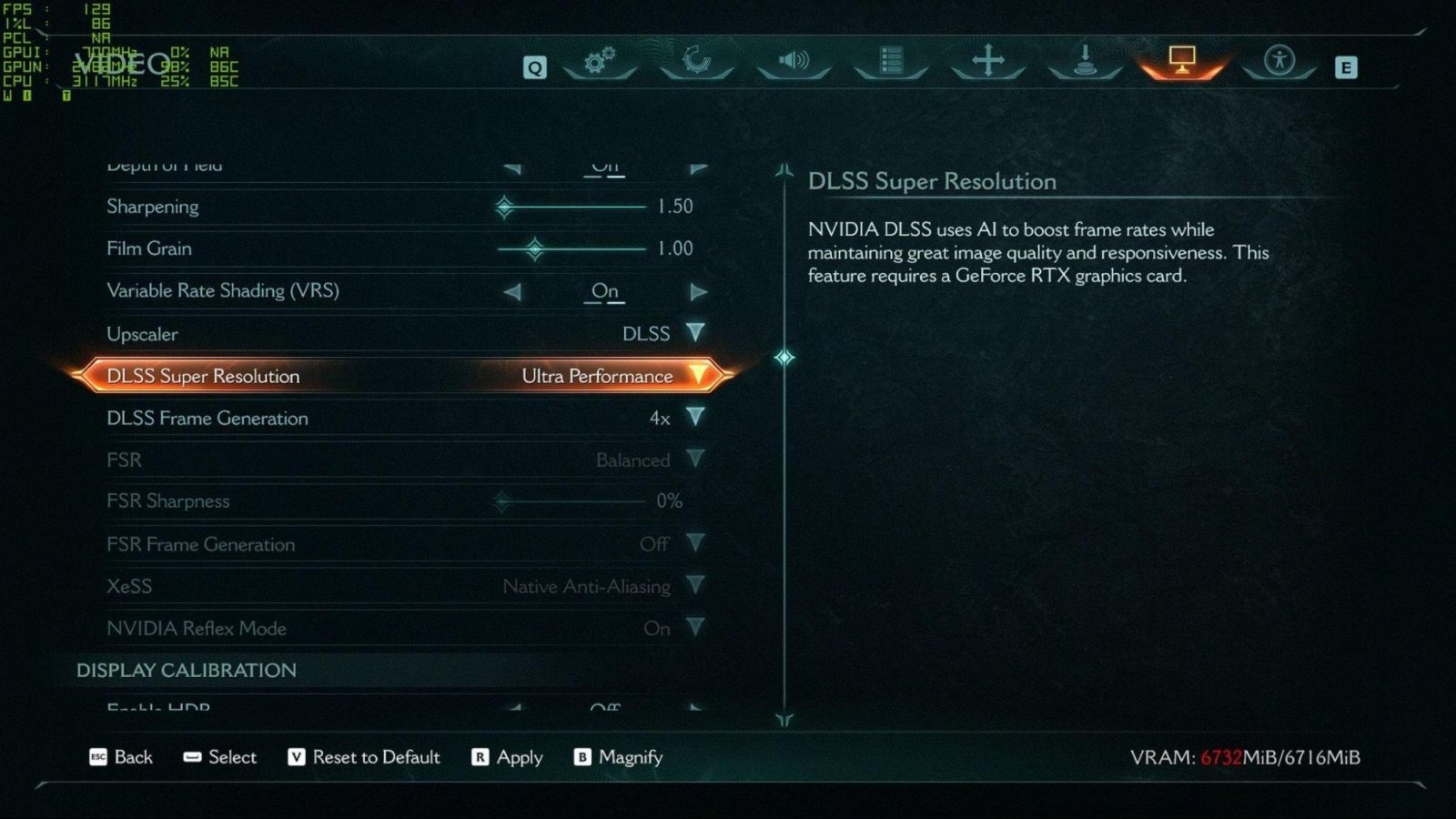Adjust the Sharpening slider
The image size is (1456, 819).
point(505,207)
